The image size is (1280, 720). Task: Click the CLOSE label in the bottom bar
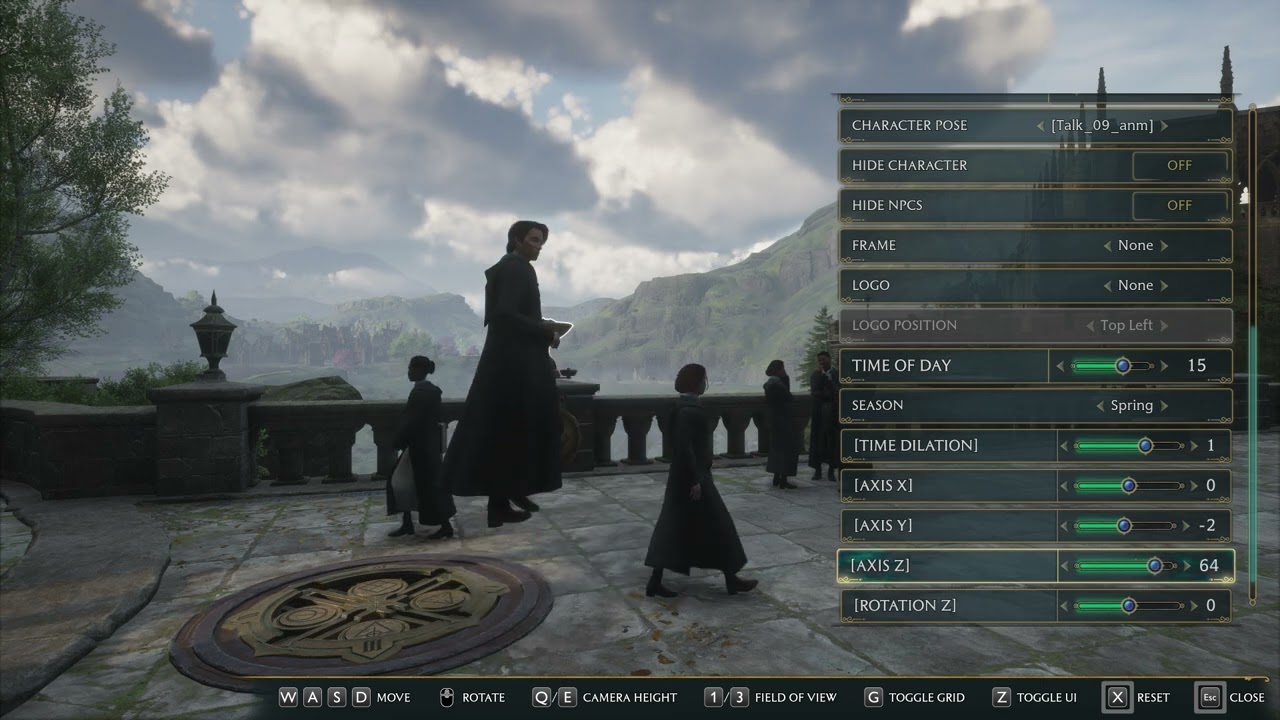click(x=1249, y=697)
